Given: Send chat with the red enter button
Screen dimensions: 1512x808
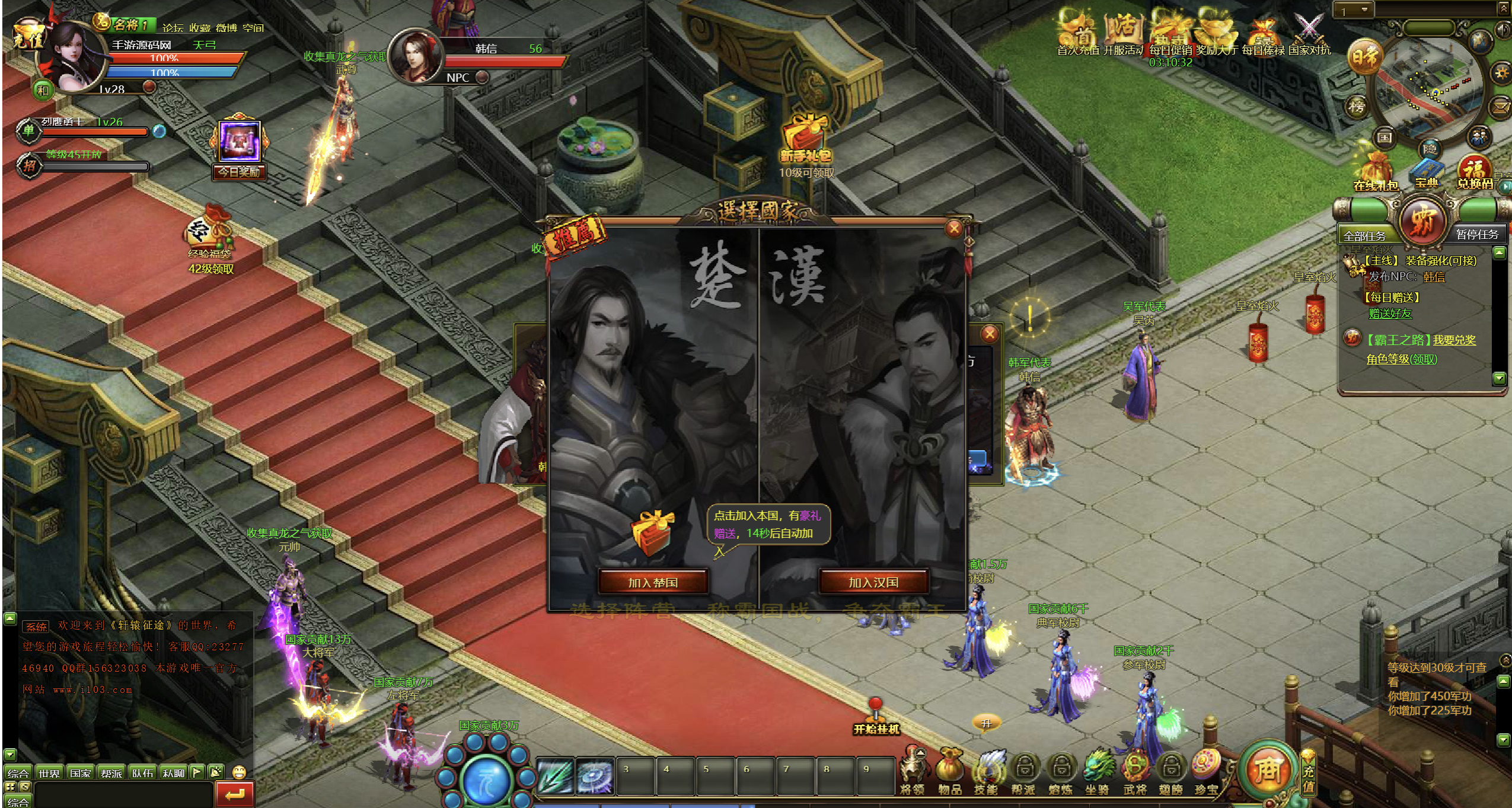Looking at the screenshot, I should (235, 794).
